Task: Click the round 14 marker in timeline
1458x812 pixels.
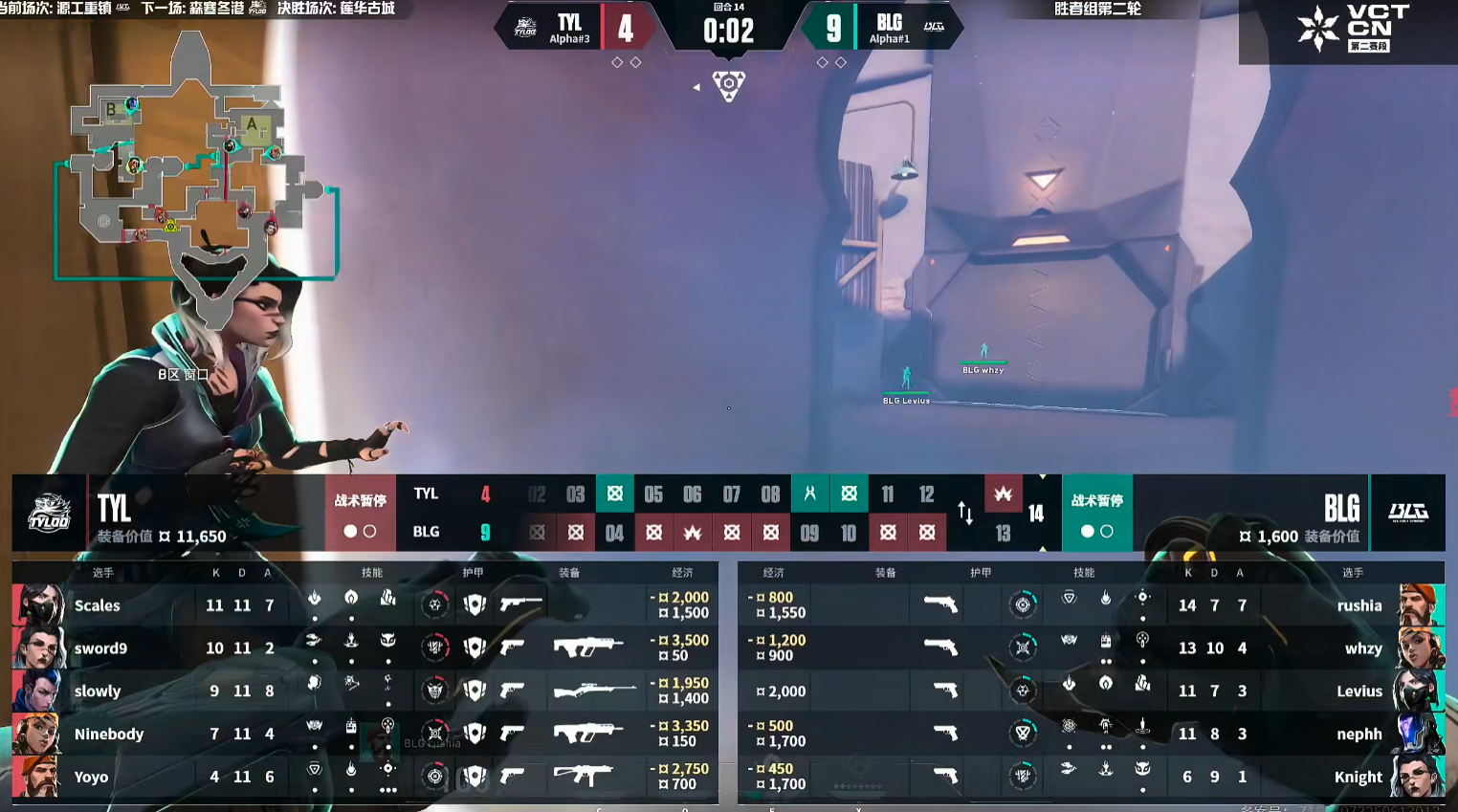Action: (1036, 514)
